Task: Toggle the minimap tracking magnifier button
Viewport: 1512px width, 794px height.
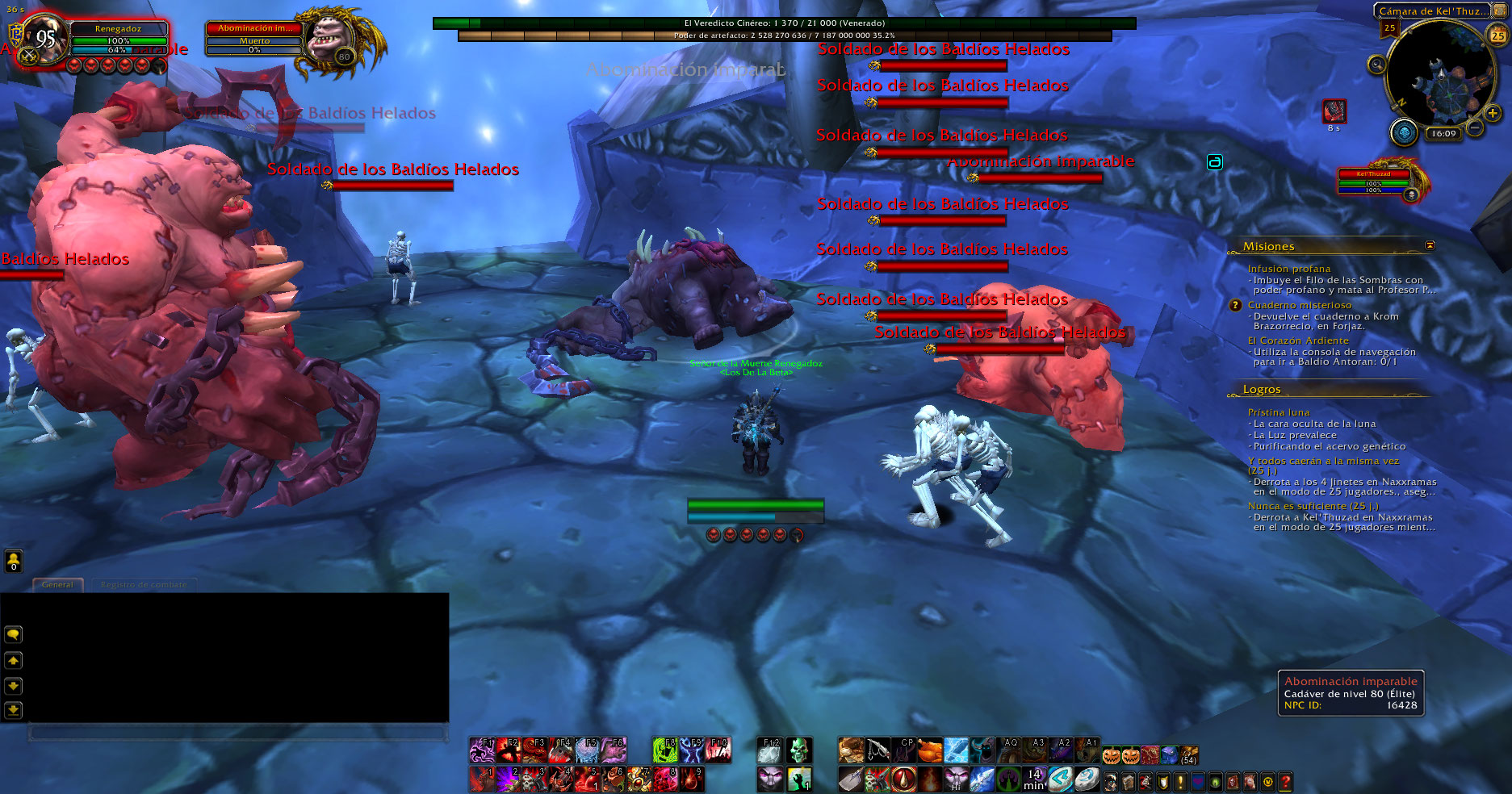Action: click(1376, 65)
